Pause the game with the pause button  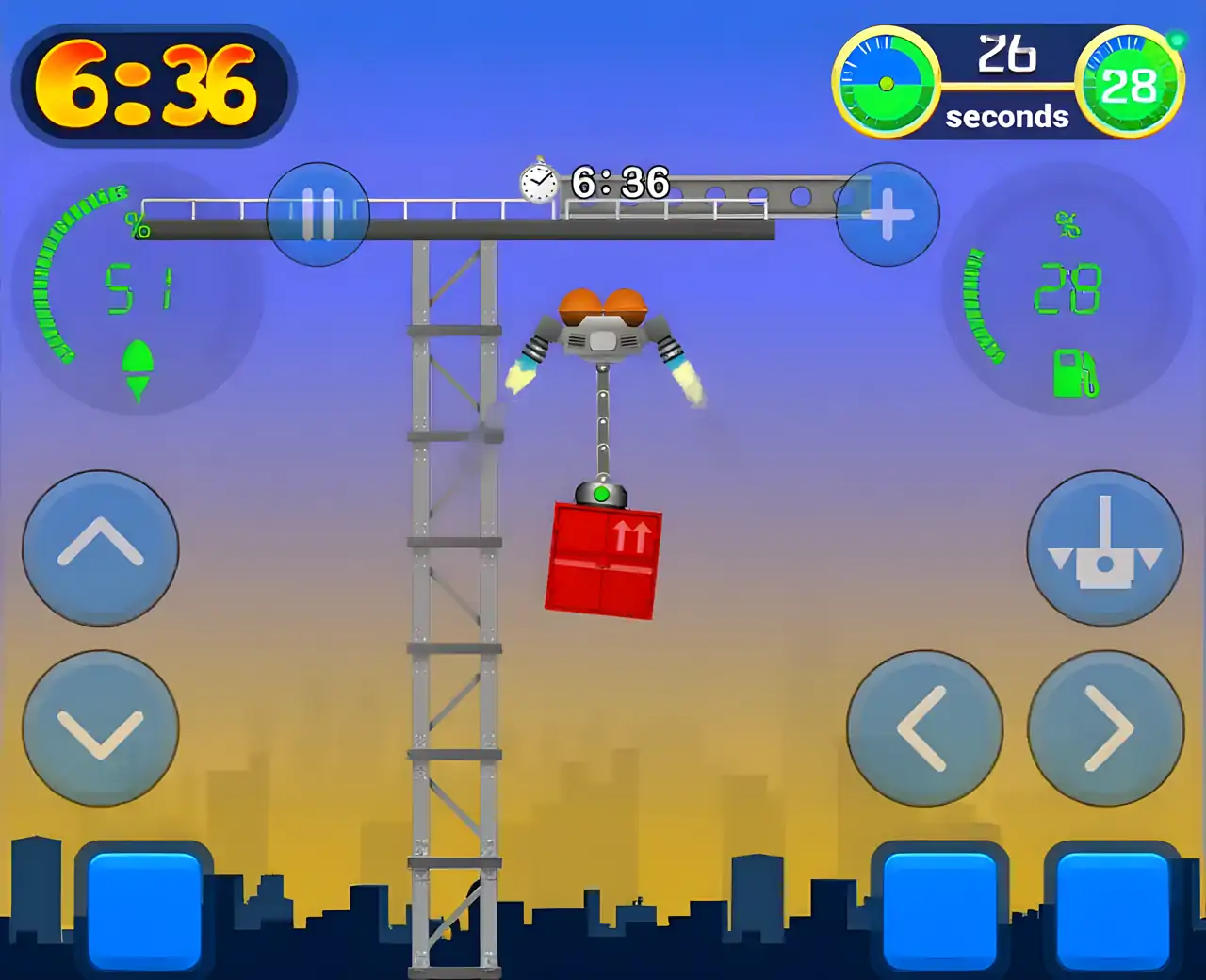click(x=318, y=215)
